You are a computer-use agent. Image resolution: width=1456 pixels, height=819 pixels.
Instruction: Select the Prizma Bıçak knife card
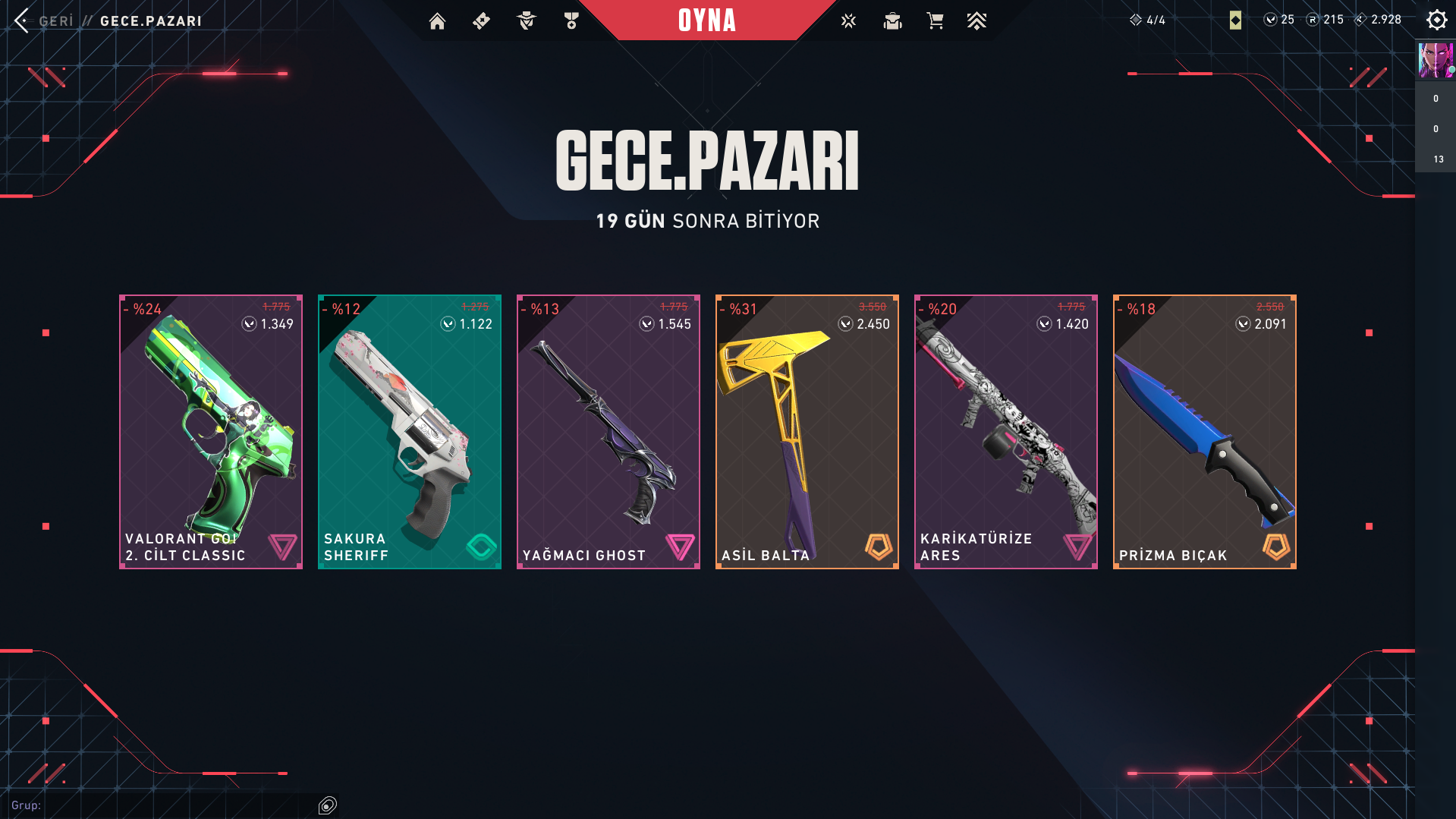tap(1205, 431)
